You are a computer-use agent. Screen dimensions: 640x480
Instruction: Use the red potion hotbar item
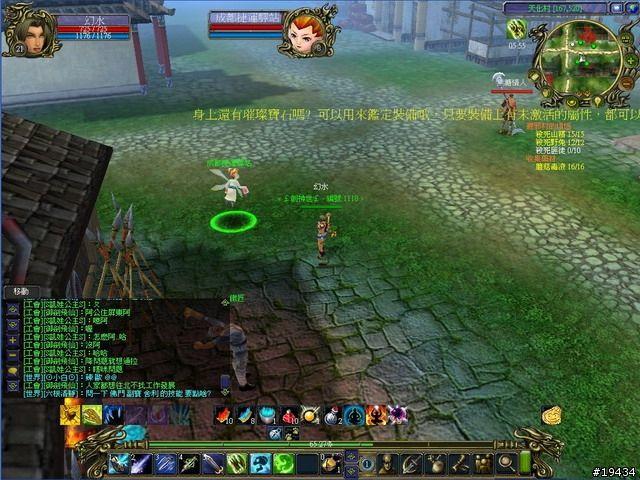coord(288,415)
